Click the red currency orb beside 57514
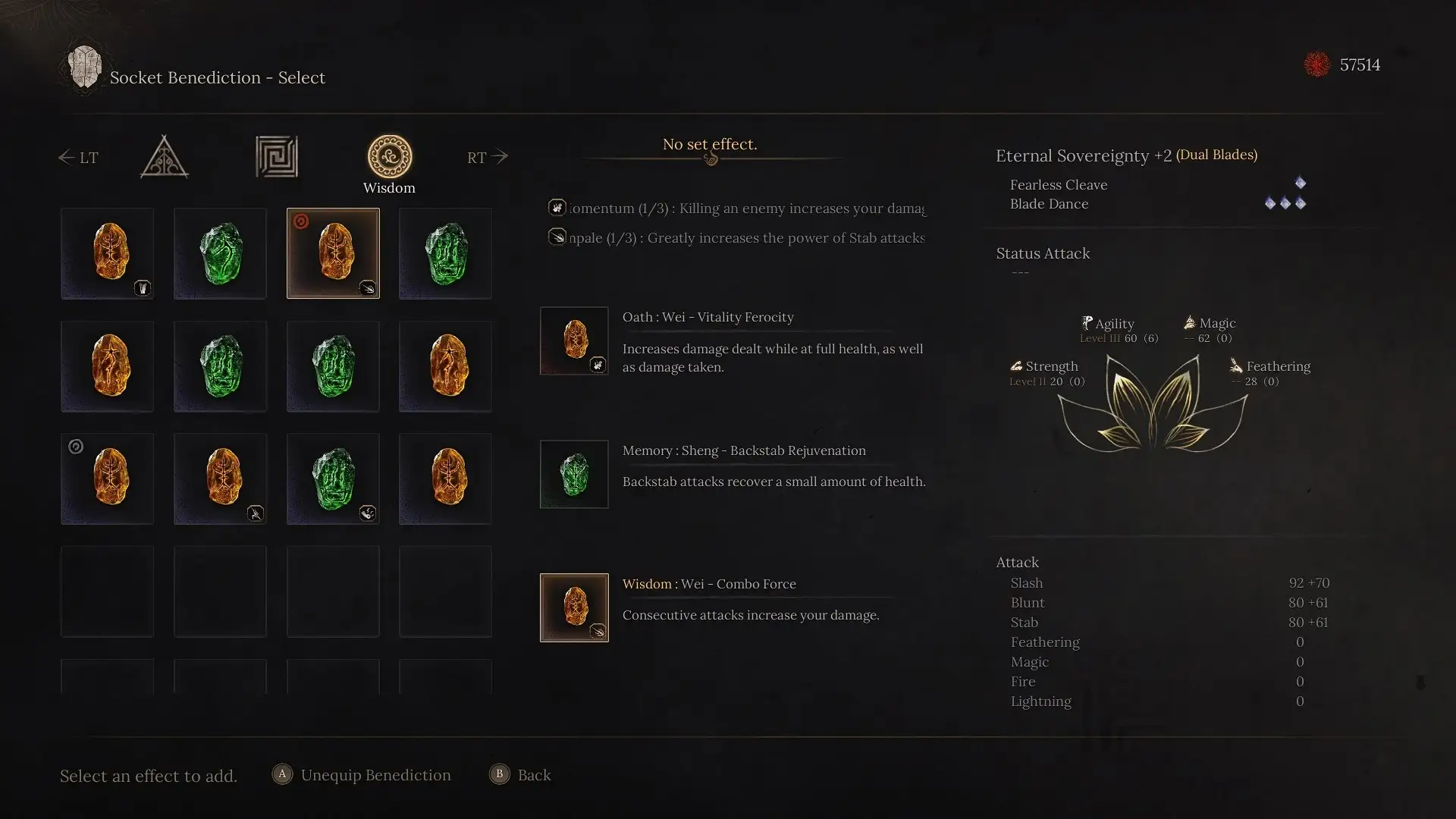Image resolution: width=1456 pixels, height=819 pixels. (1317, 64)
